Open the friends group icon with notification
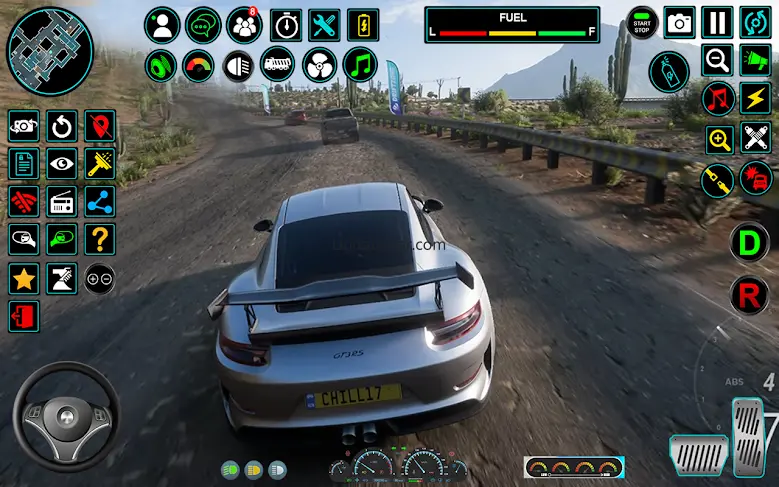 point(244,25)
